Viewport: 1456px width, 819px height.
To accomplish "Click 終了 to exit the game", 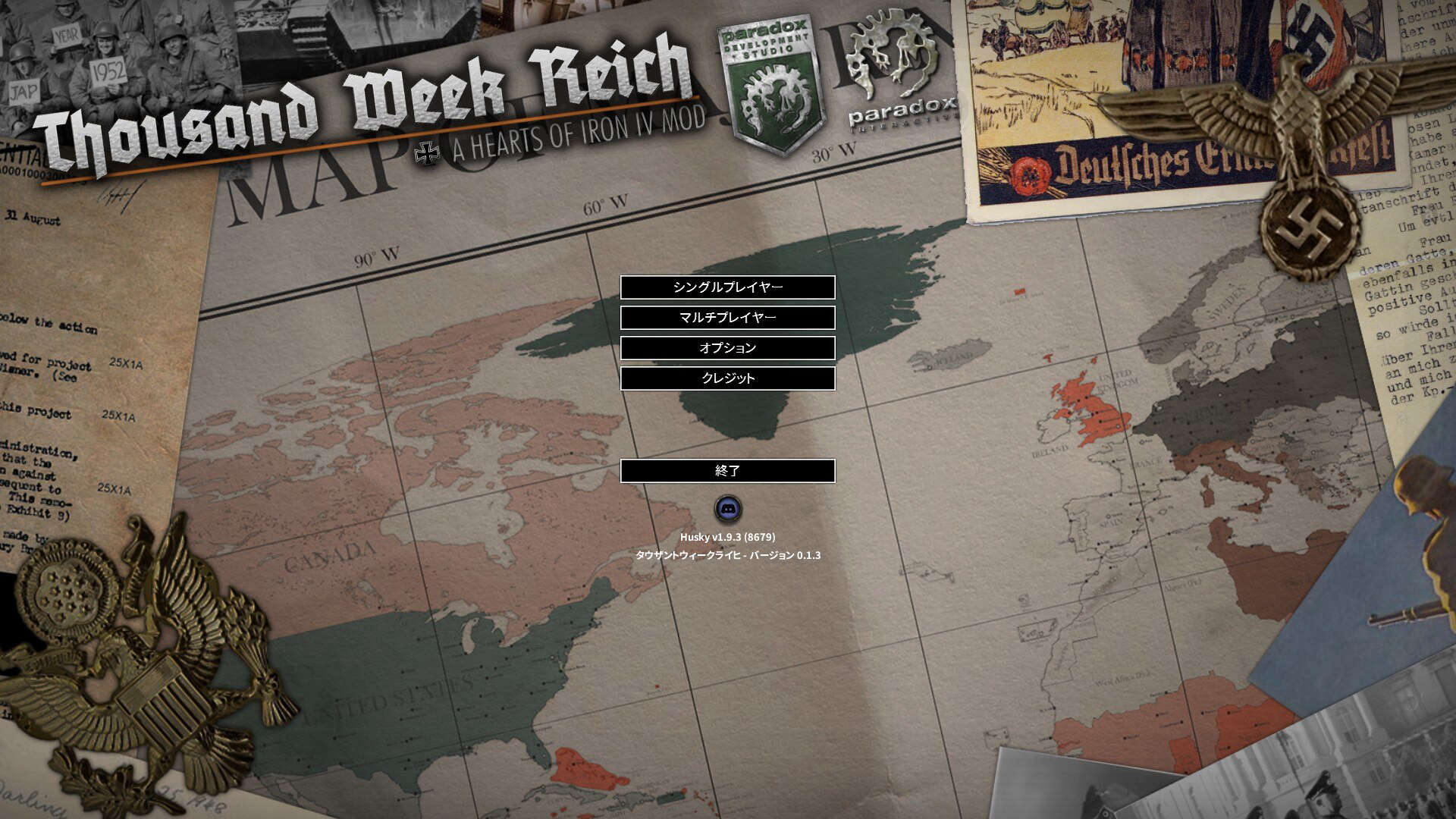I will point(728,471).
